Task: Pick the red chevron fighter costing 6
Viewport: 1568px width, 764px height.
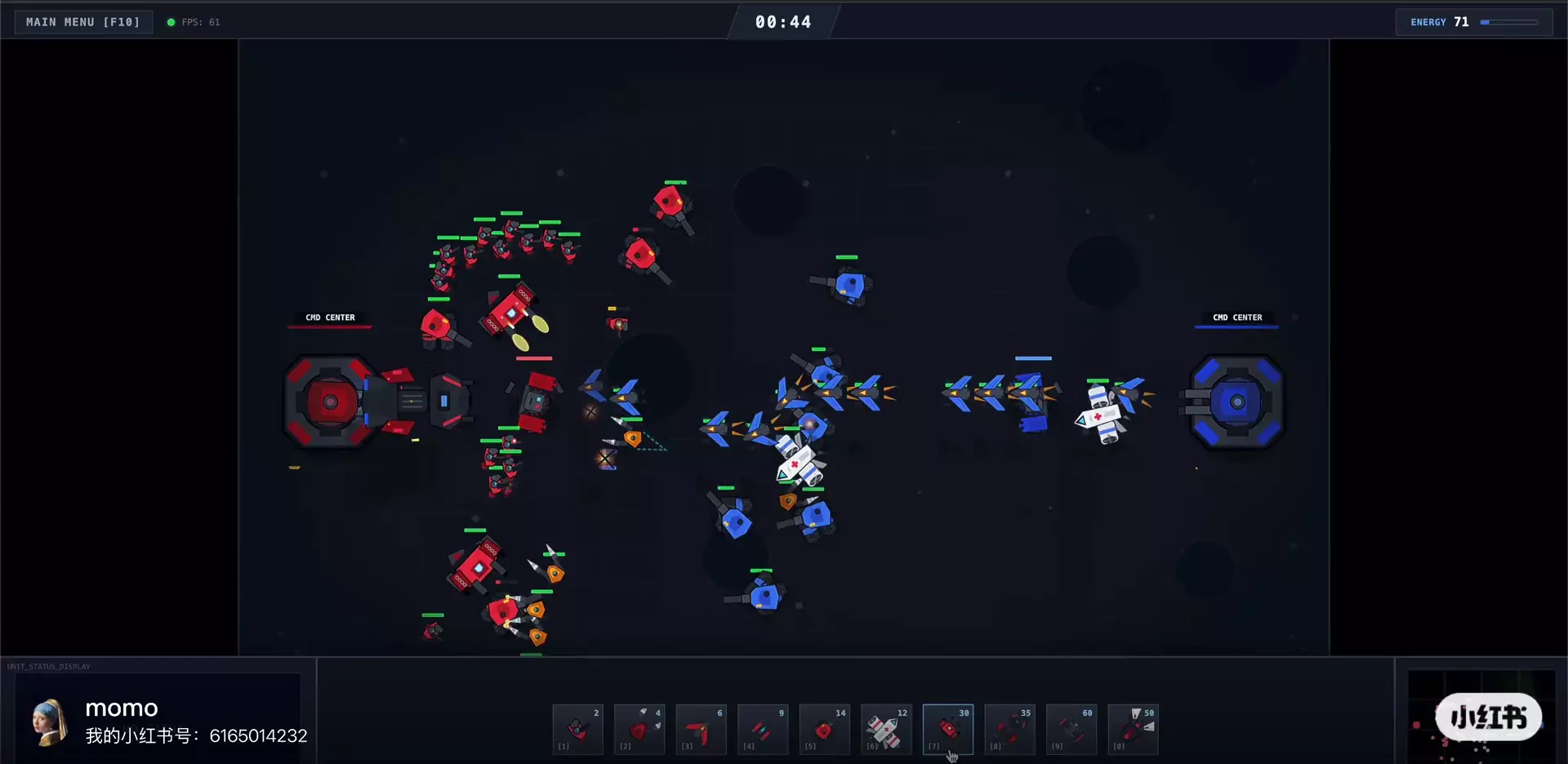Action: [x=701, y=729]
